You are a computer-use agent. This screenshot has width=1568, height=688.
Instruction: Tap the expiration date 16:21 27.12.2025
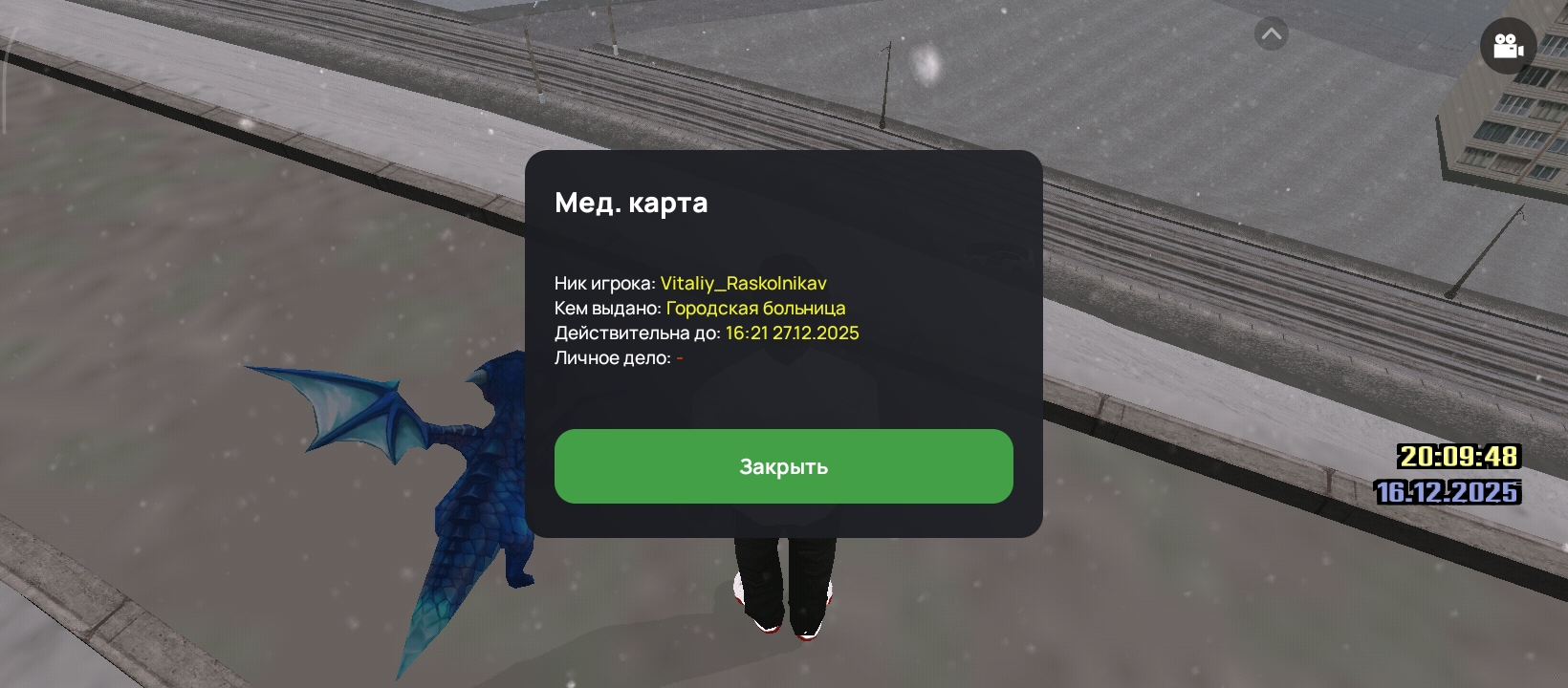[x=792, y=334]
